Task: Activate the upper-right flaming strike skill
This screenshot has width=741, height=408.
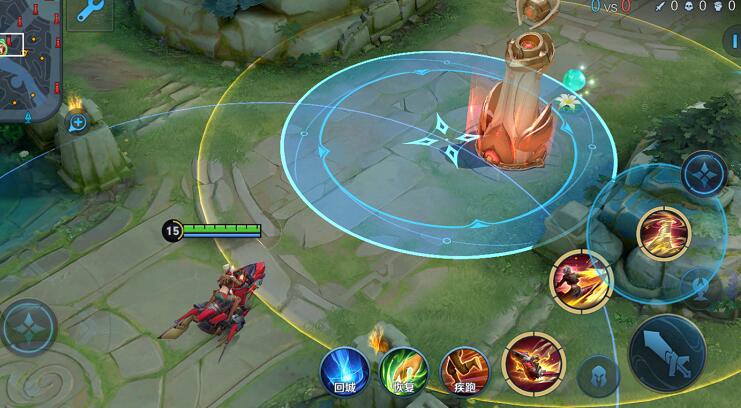Action: (663, 232)
